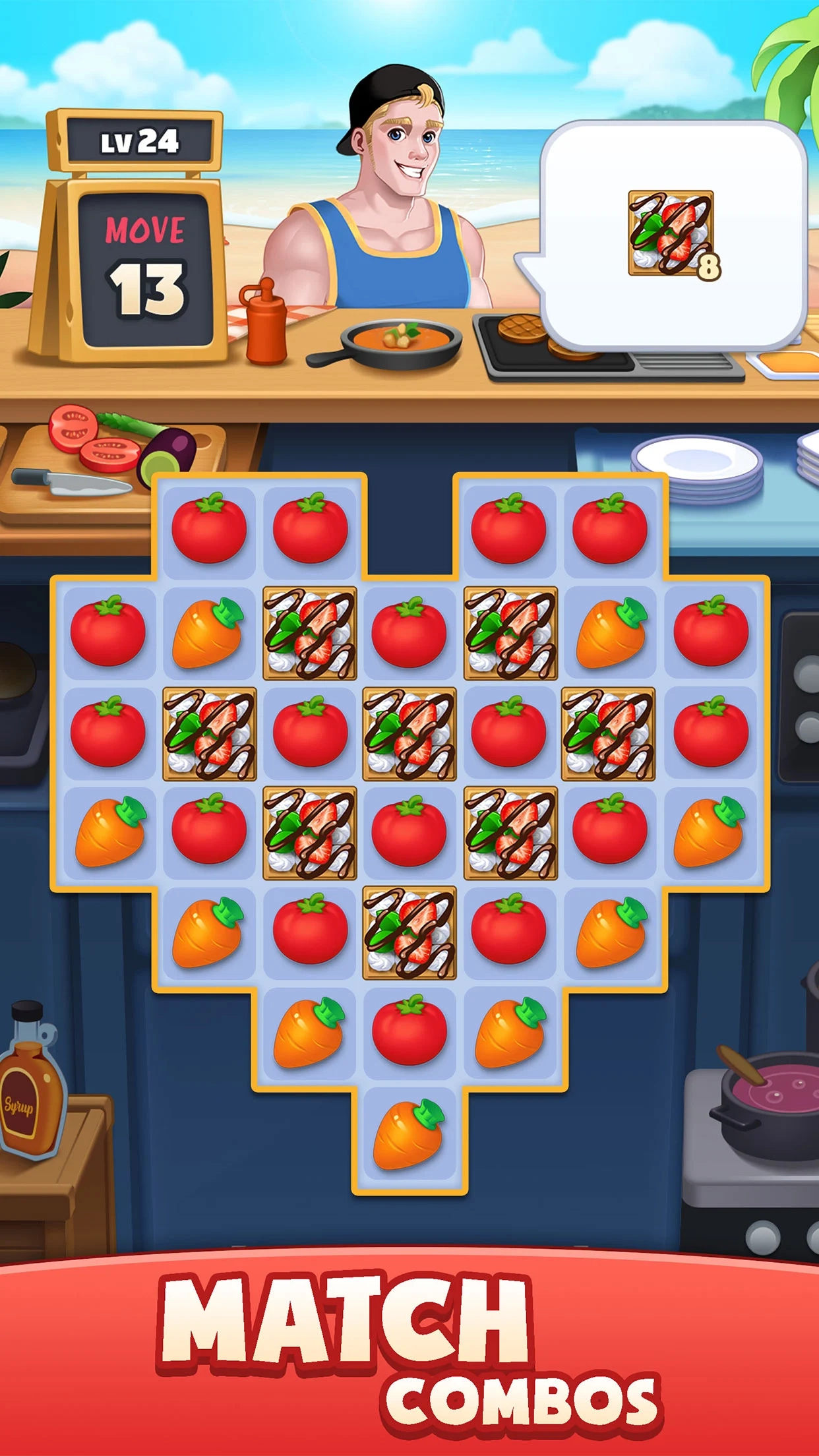Screen dimensions: 819x1456
Task: Pick the tomato tile flanked by two carrots
Action: point(409,1032)
